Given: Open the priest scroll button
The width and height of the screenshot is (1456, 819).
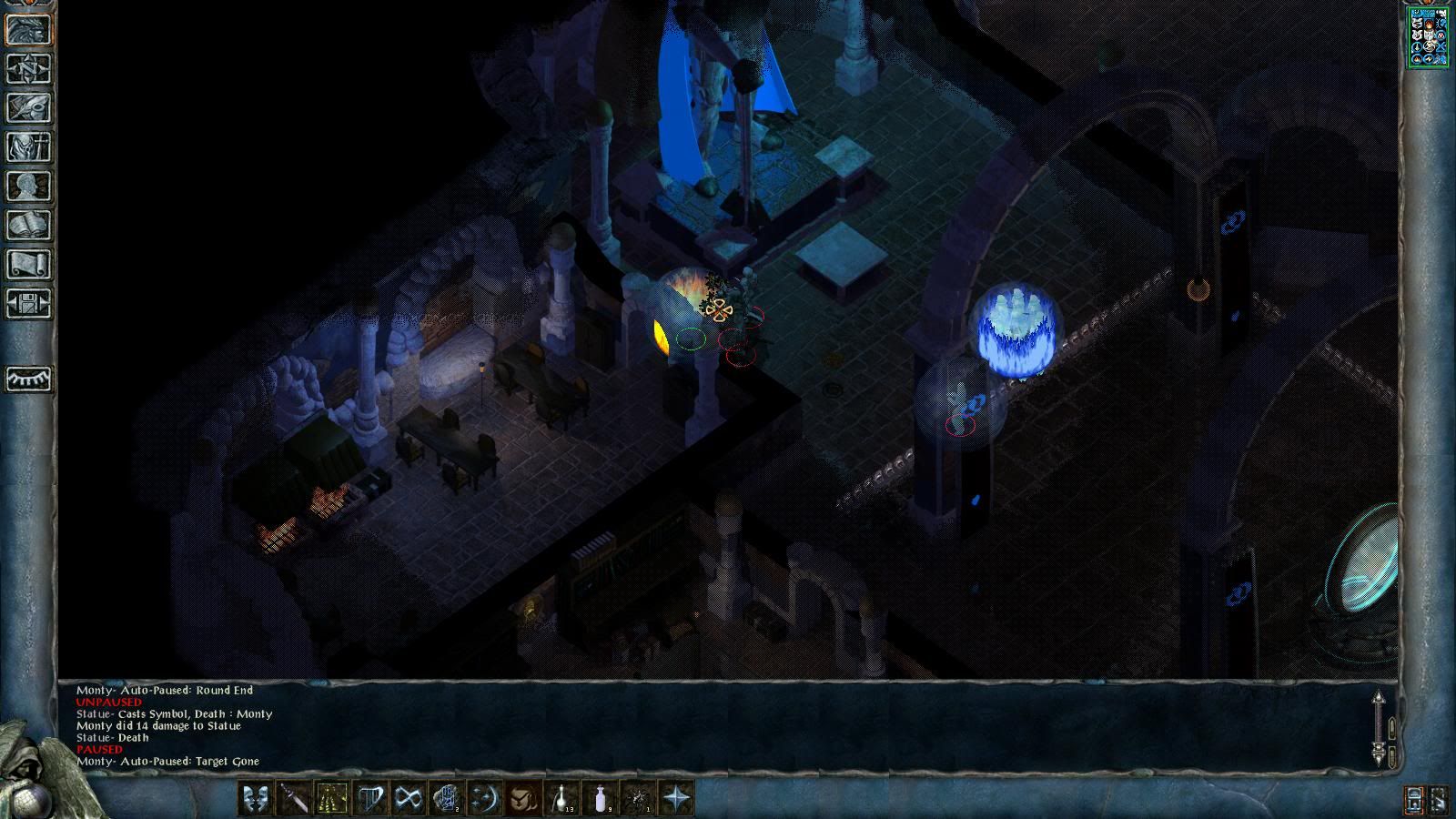Looking at the screenshot, I should click(28, 265).
